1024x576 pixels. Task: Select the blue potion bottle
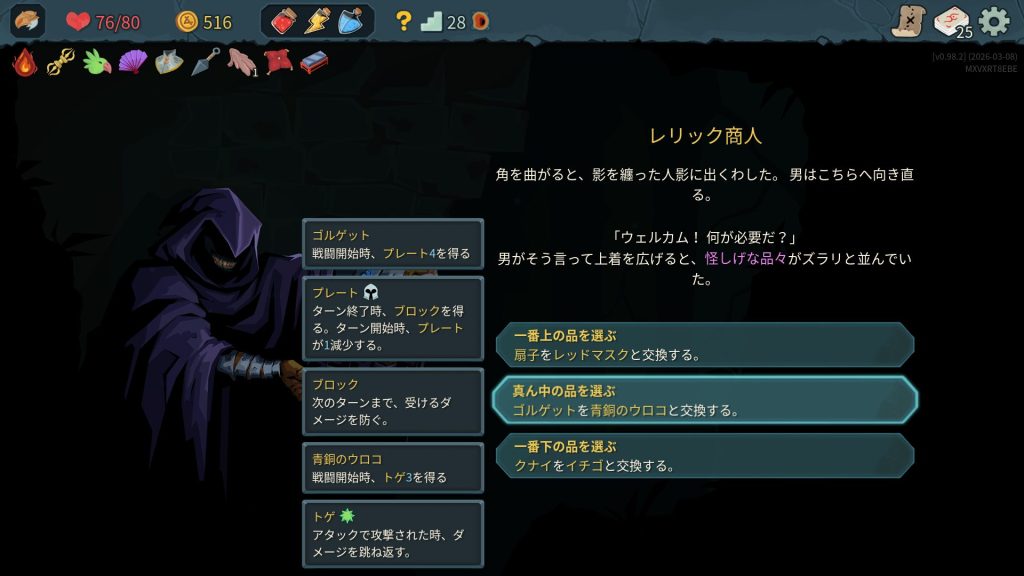(x=350, y=21)
